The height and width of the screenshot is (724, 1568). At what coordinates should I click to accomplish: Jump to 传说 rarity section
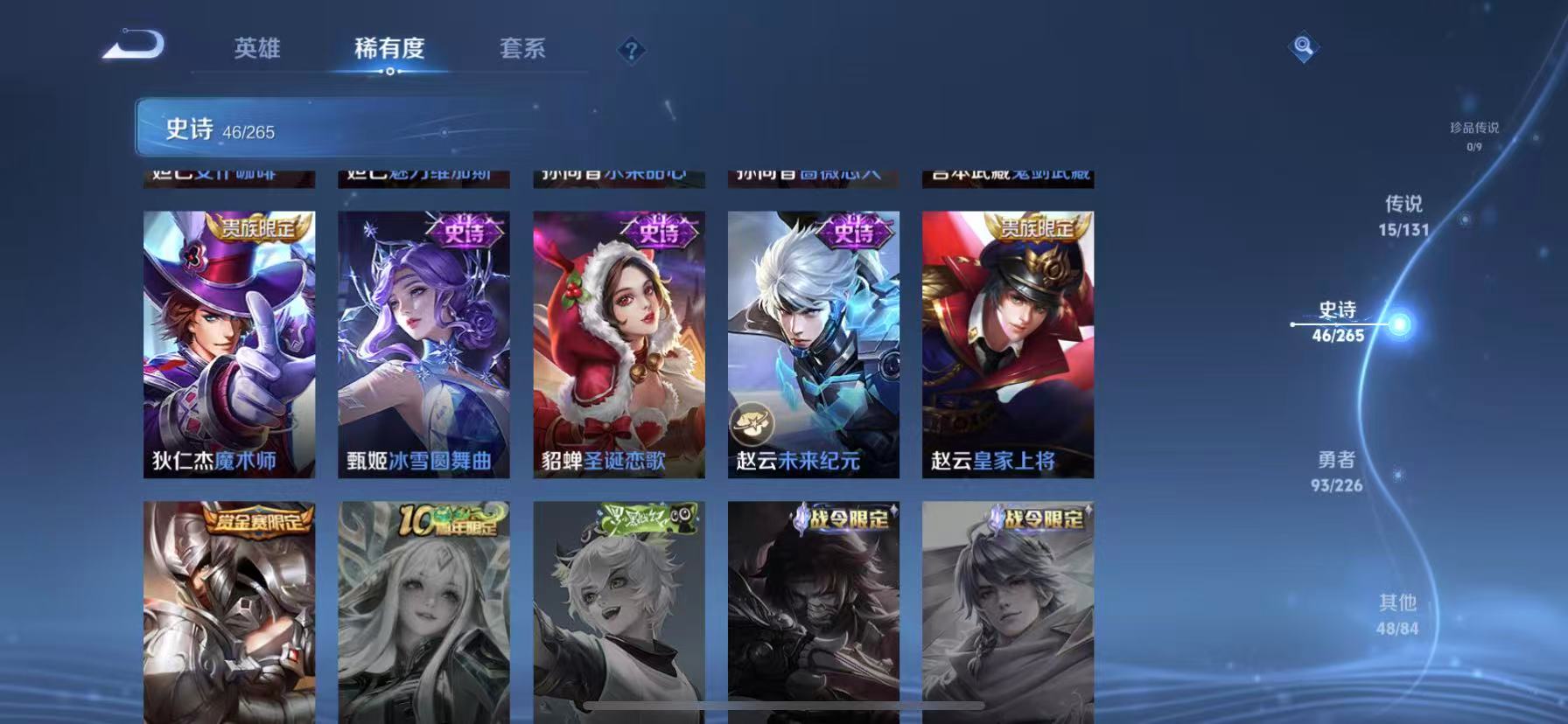click(1405, 216)
